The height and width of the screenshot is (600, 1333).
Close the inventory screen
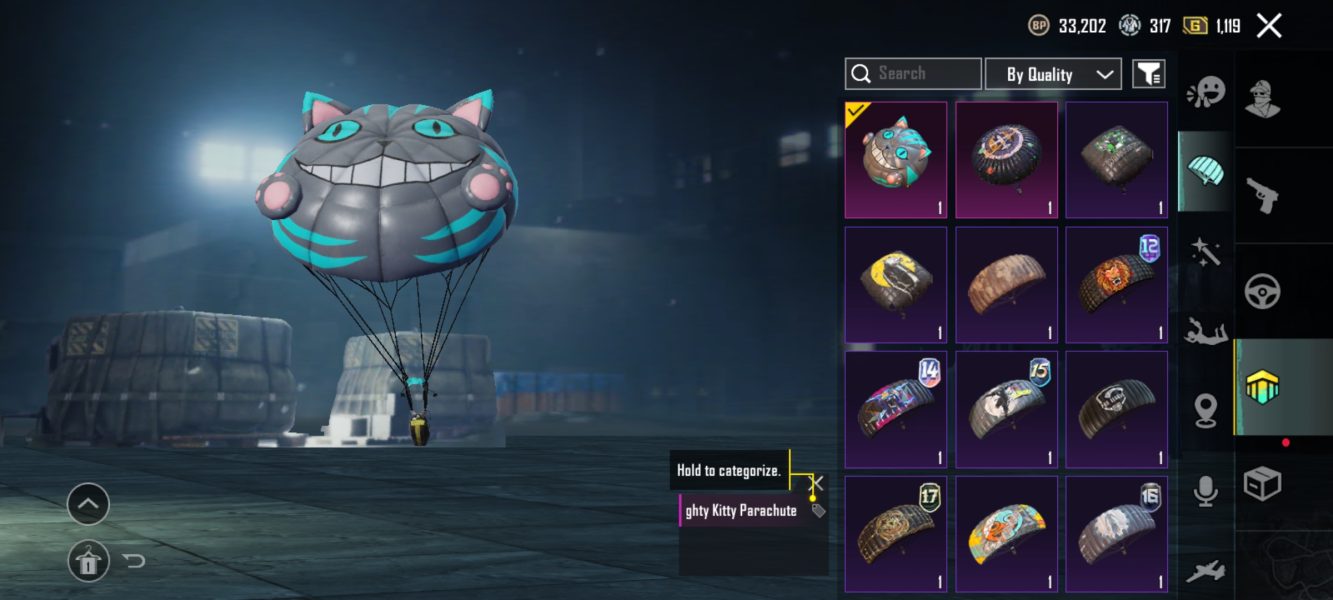pyautogui.click(x=1268, y=26)
